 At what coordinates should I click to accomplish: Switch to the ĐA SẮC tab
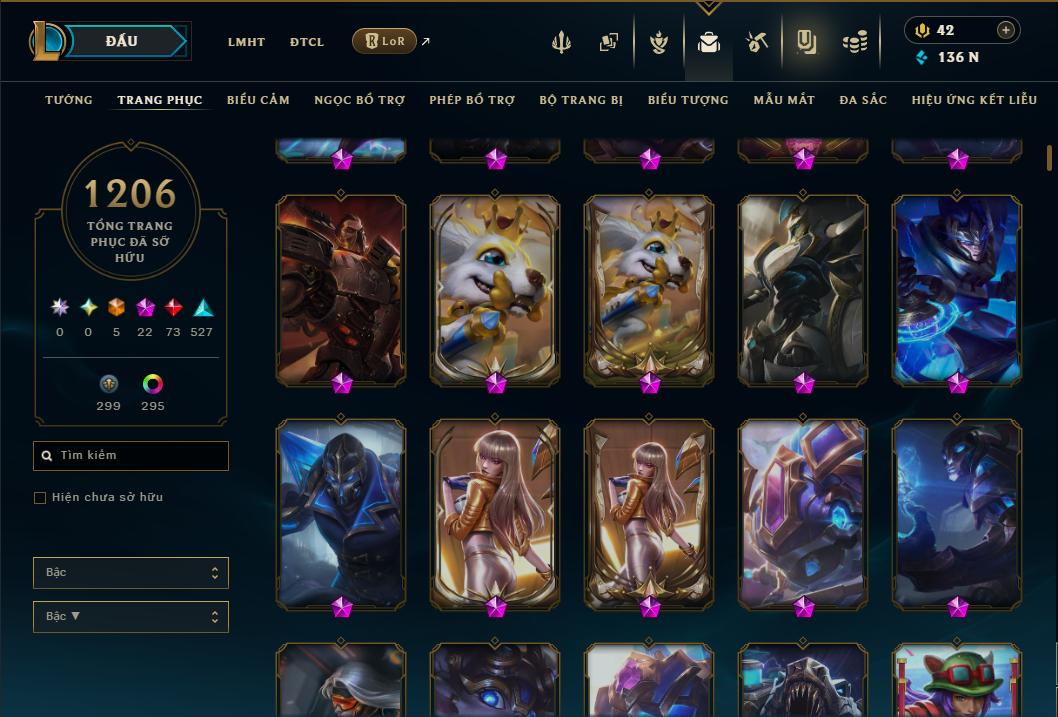point(863,100)
